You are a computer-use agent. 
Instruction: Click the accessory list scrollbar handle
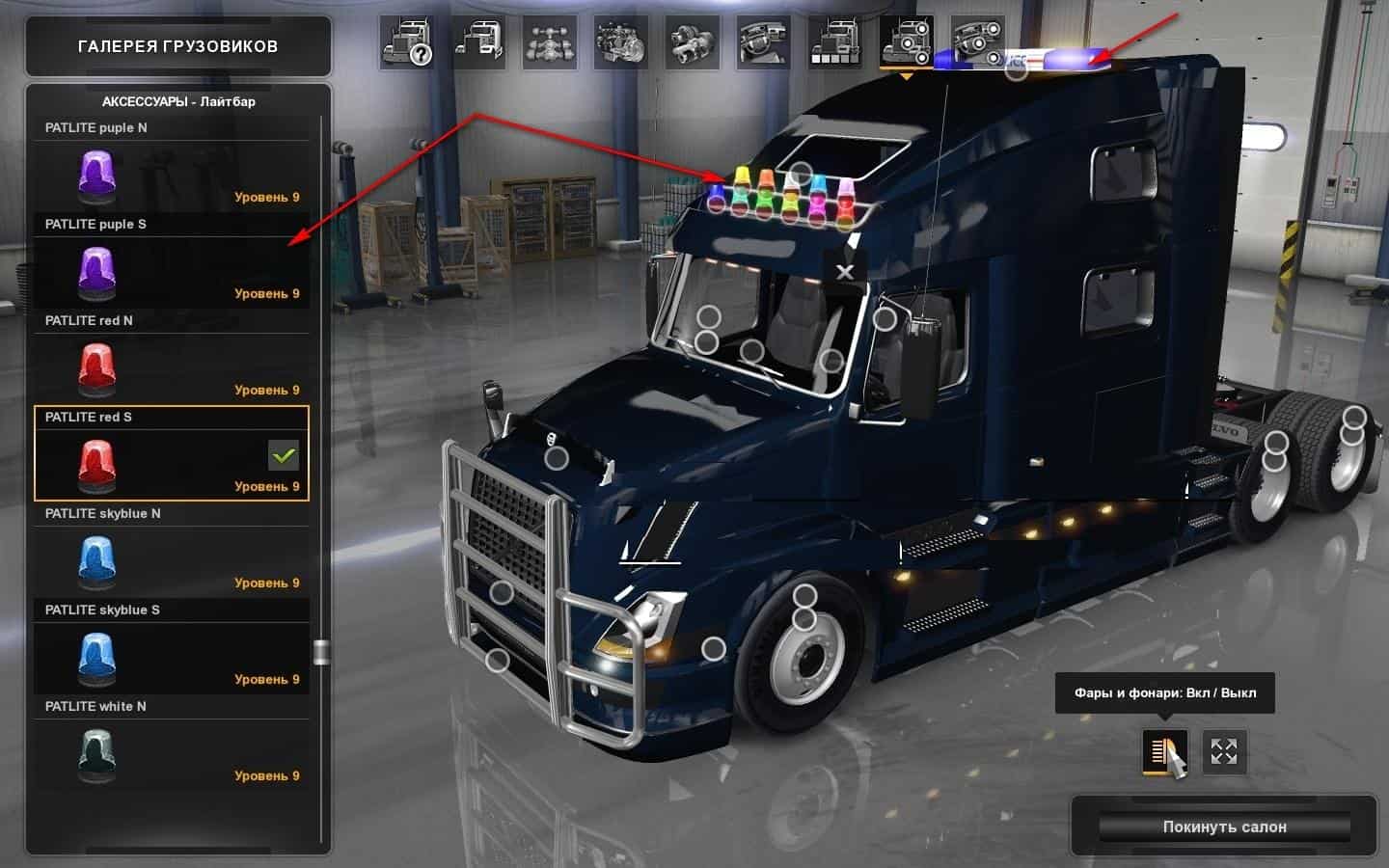tap(321, 653)
